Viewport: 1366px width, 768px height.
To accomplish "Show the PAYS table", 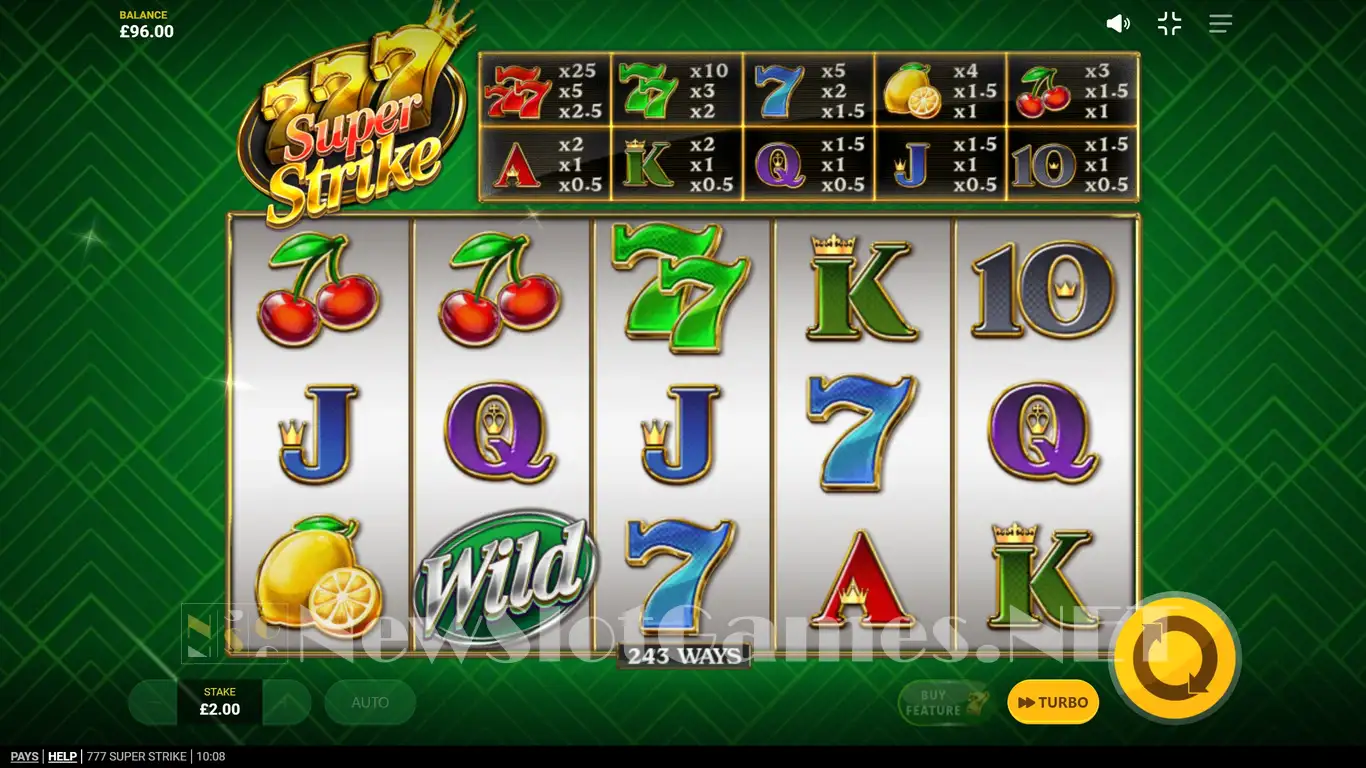I will point(24,757).
